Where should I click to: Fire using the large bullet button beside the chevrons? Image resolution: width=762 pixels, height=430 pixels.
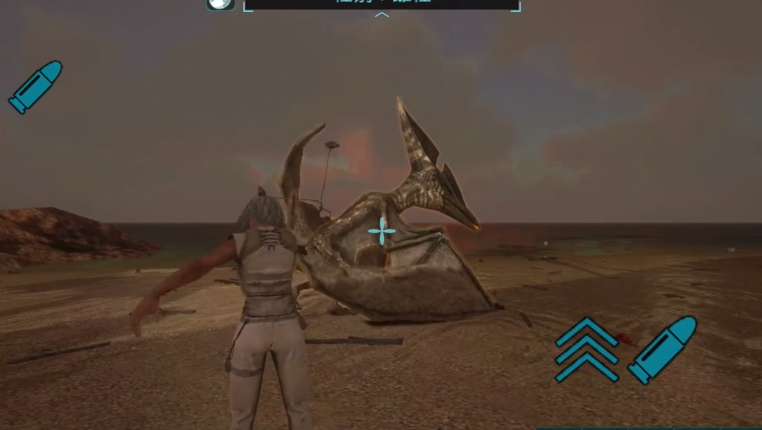662,349
